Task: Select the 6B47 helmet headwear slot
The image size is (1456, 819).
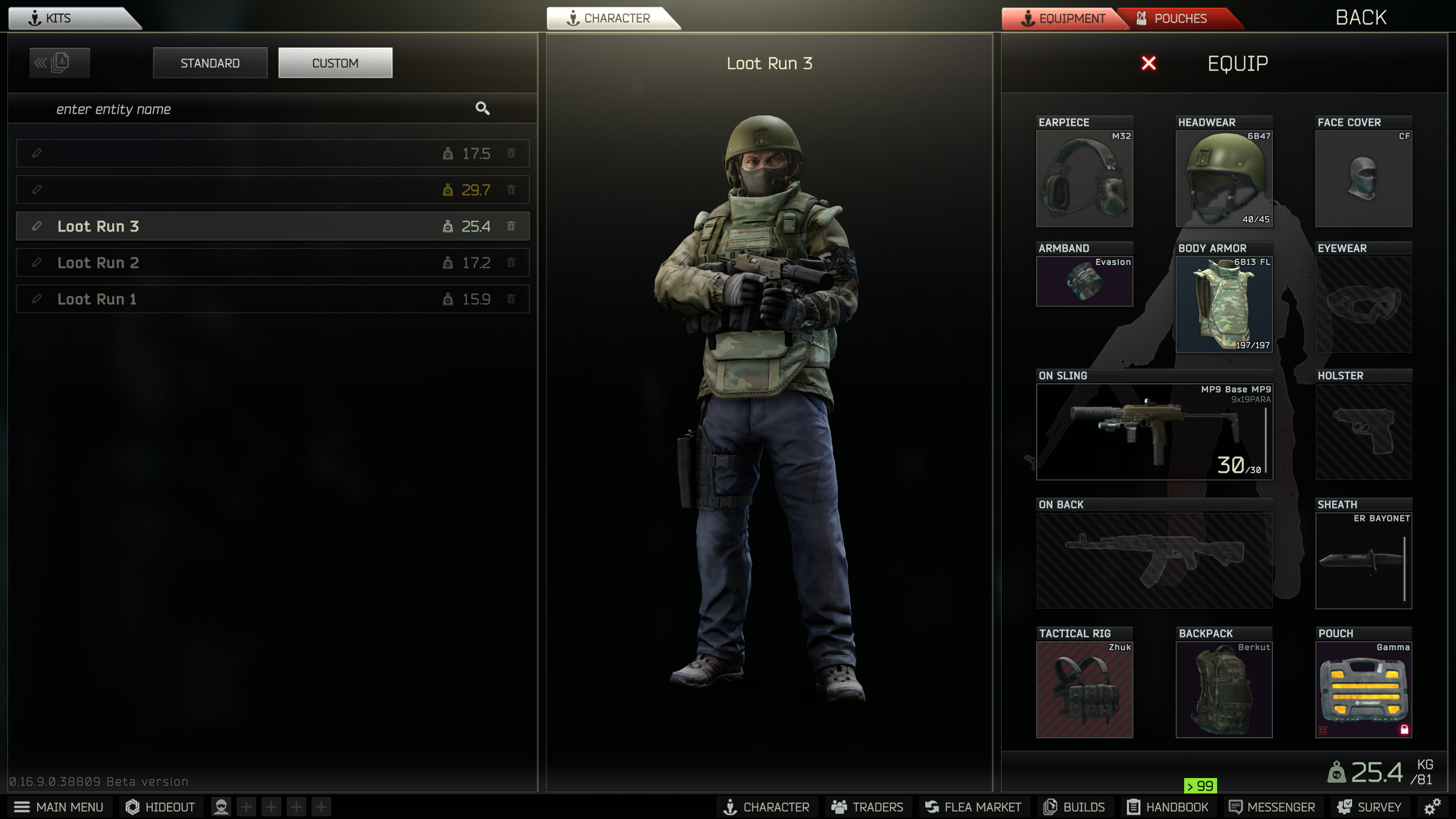Action: [x=1224, y=179]
